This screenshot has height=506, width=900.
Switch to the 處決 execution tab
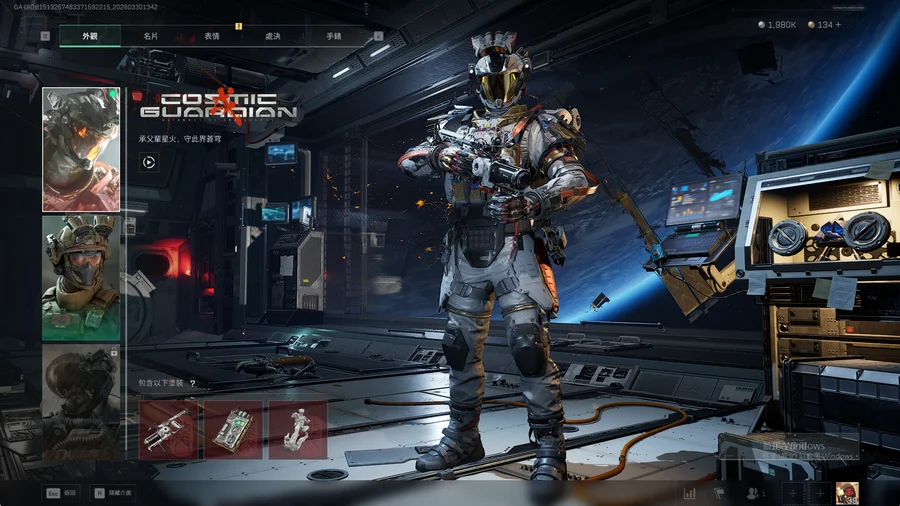(272, 36)
